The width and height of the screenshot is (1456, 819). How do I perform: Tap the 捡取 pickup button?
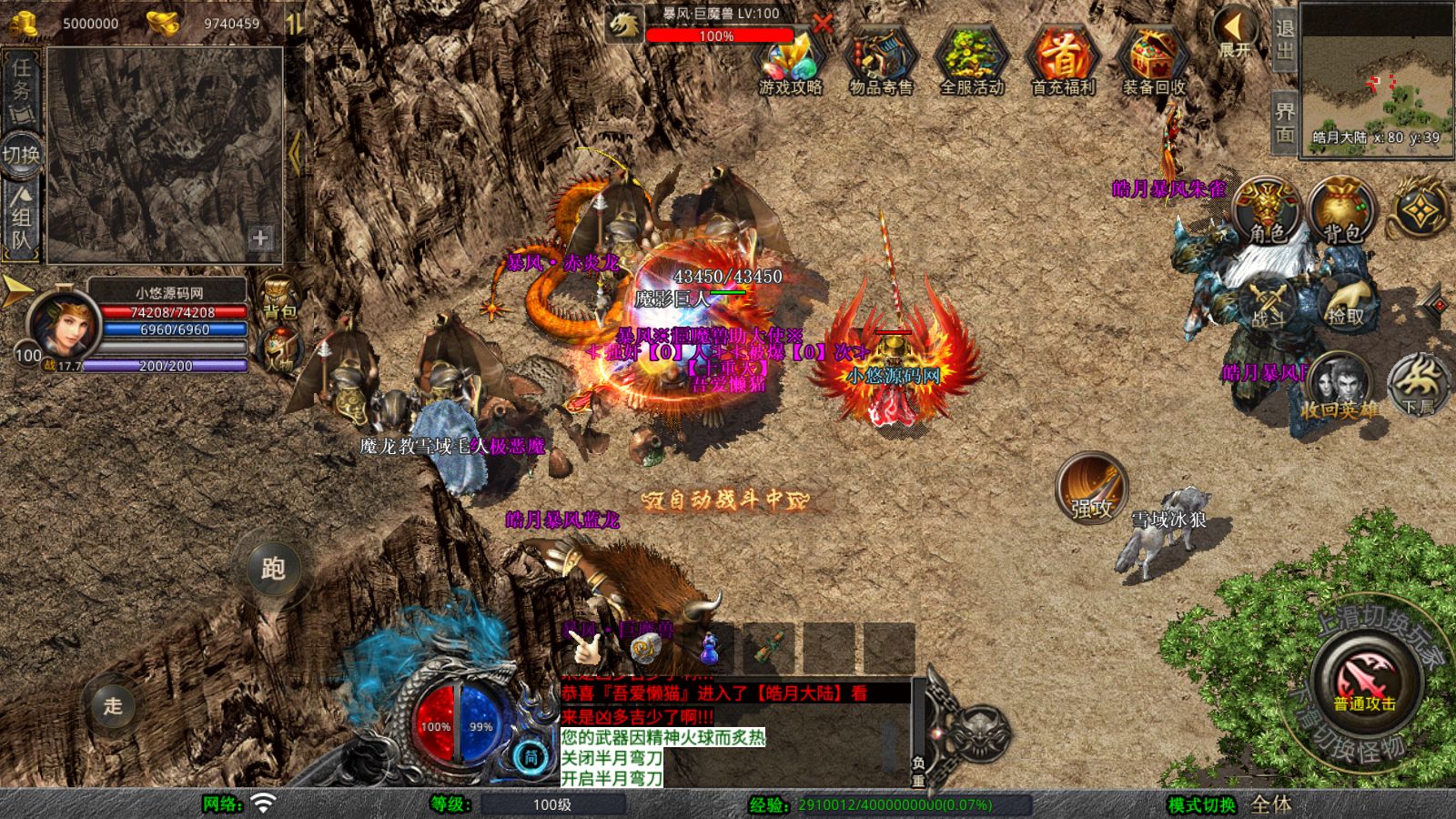click(x=1346, y=303)
